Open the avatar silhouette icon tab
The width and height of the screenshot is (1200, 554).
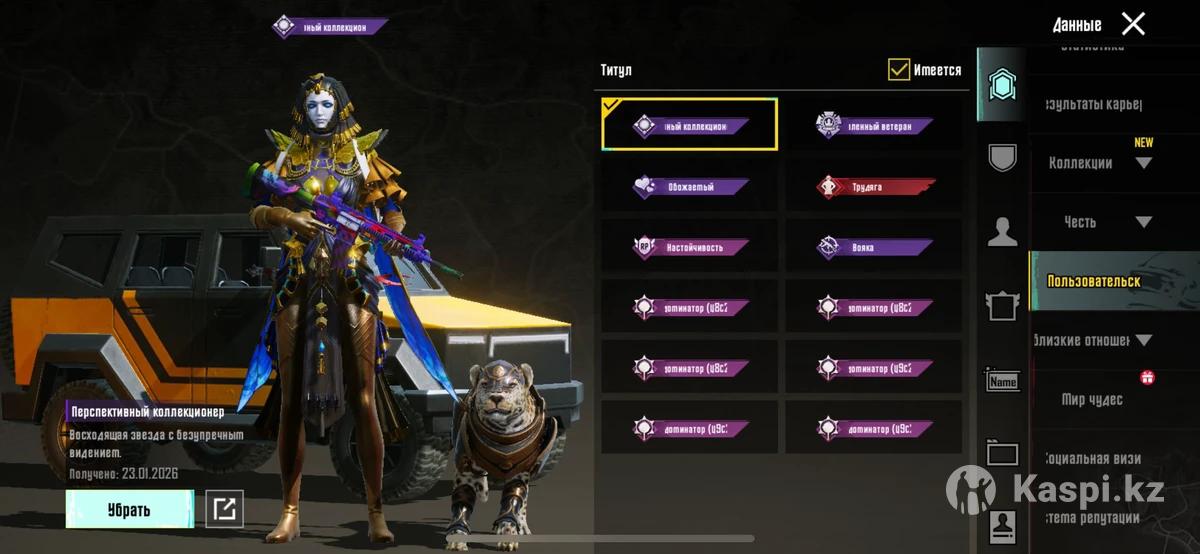pyautogui.click(x=1002, y=232)
